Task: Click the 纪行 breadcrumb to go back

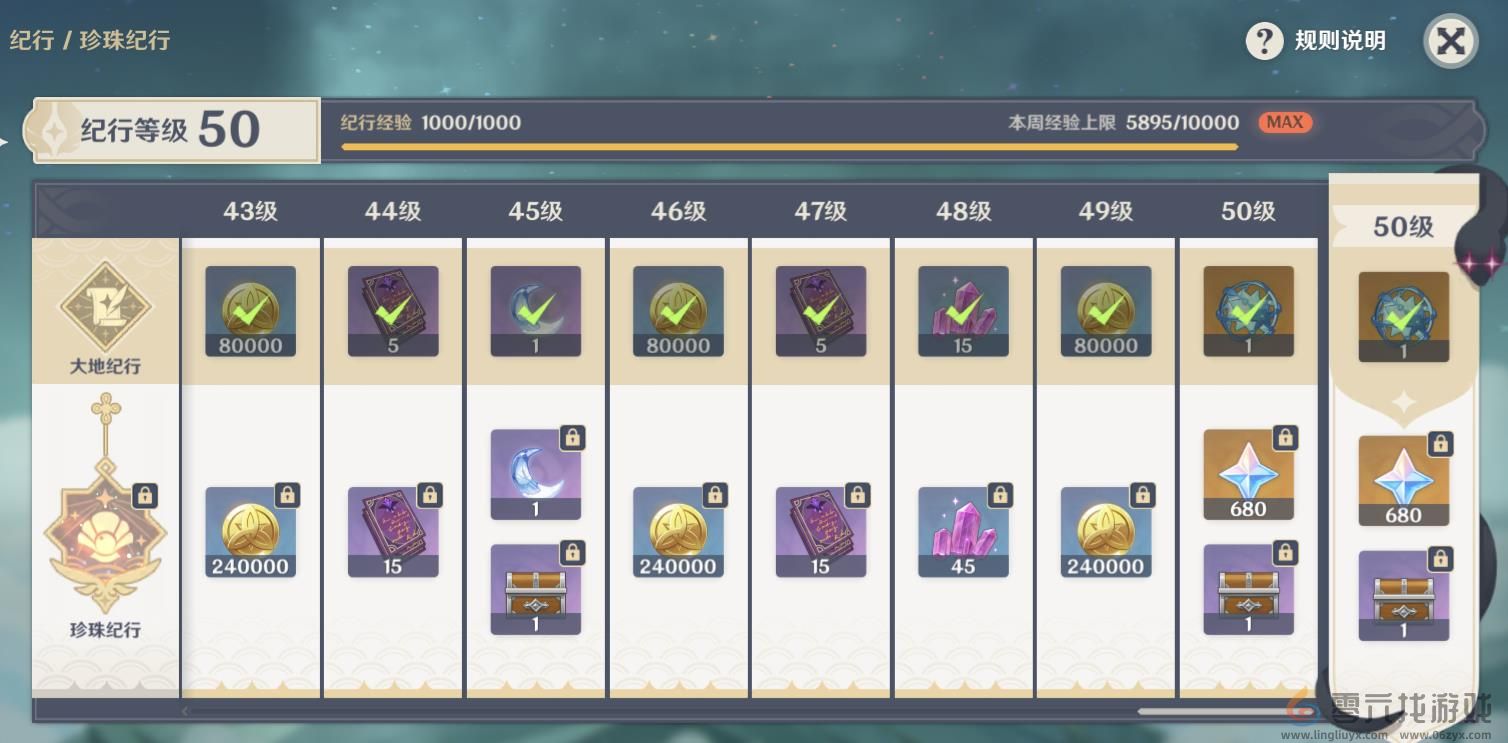Action: 28,41
